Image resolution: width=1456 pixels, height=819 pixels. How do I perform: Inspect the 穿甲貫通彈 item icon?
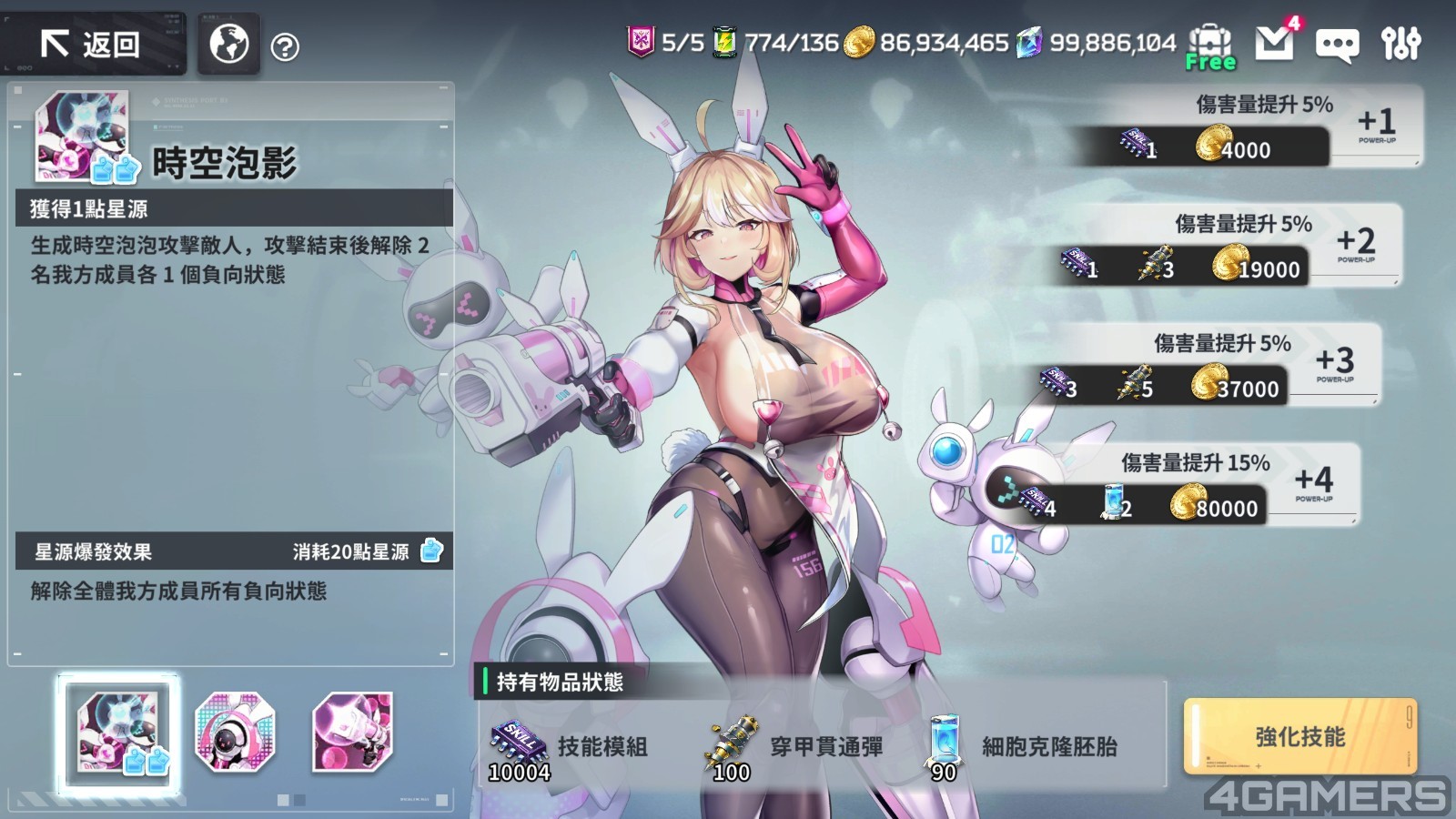click(732, 743)
